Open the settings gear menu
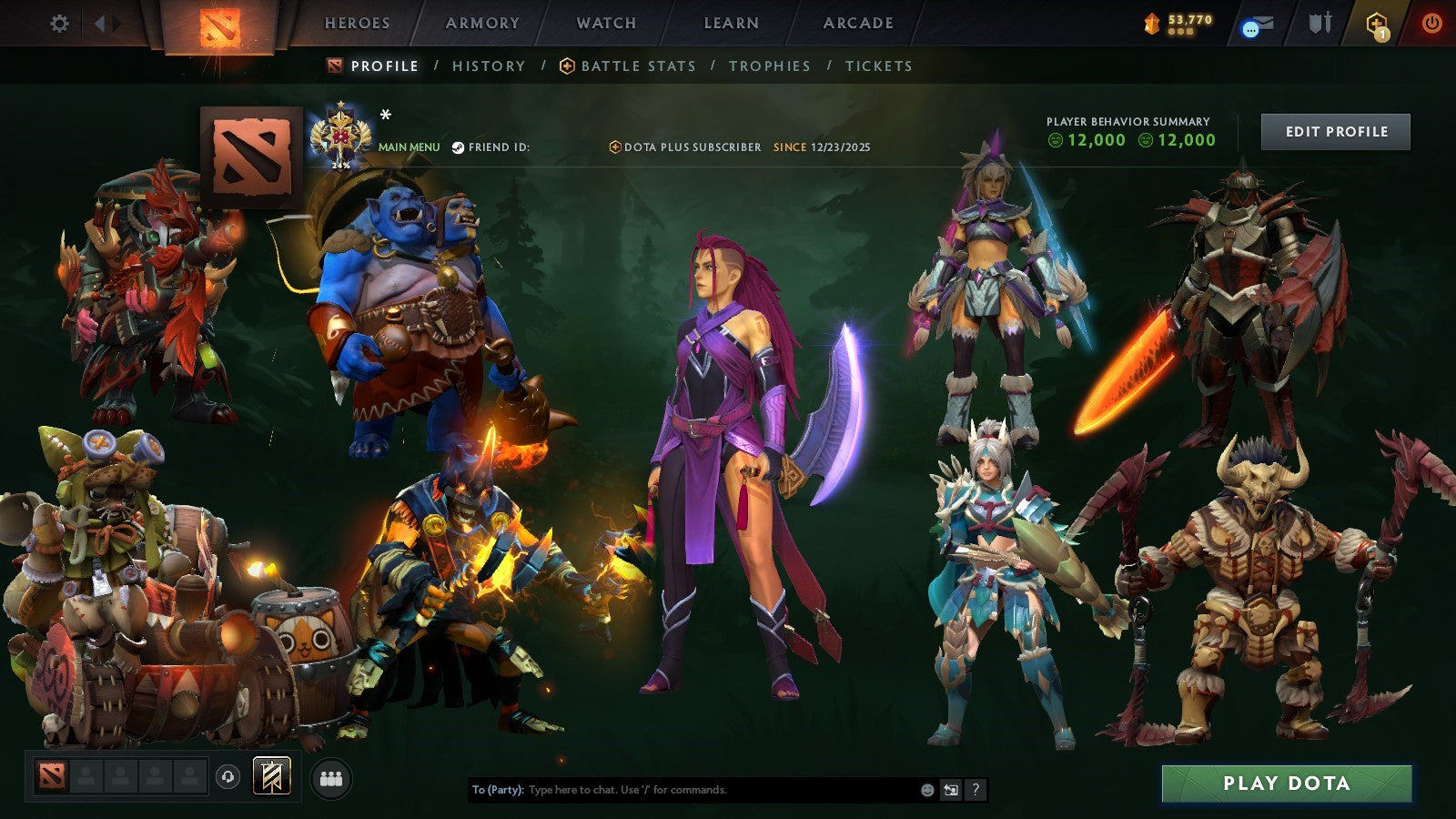1456x819 pixels. click(59, 25)
